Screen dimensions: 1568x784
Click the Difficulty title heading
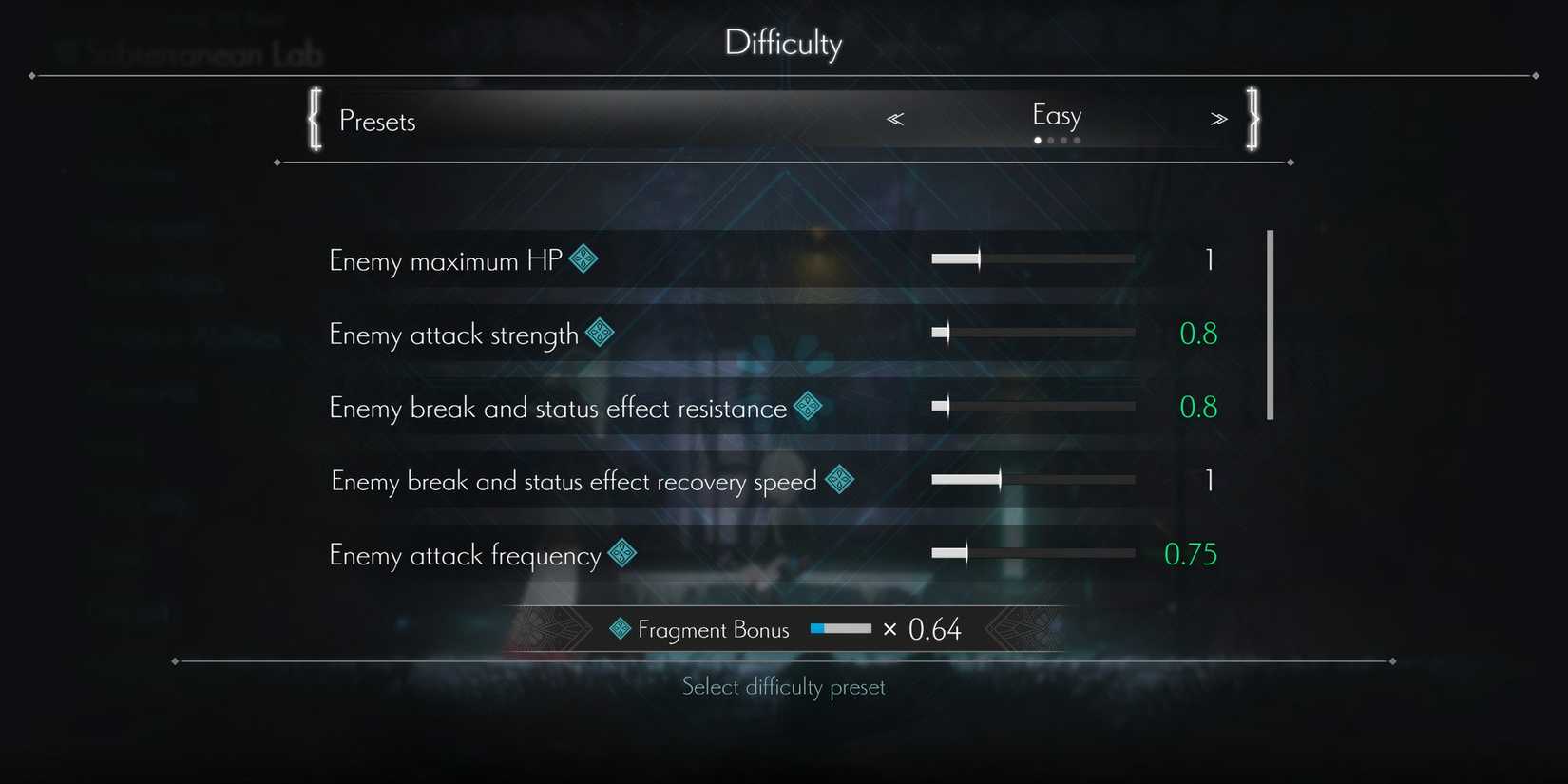click(x=783, y=43)
